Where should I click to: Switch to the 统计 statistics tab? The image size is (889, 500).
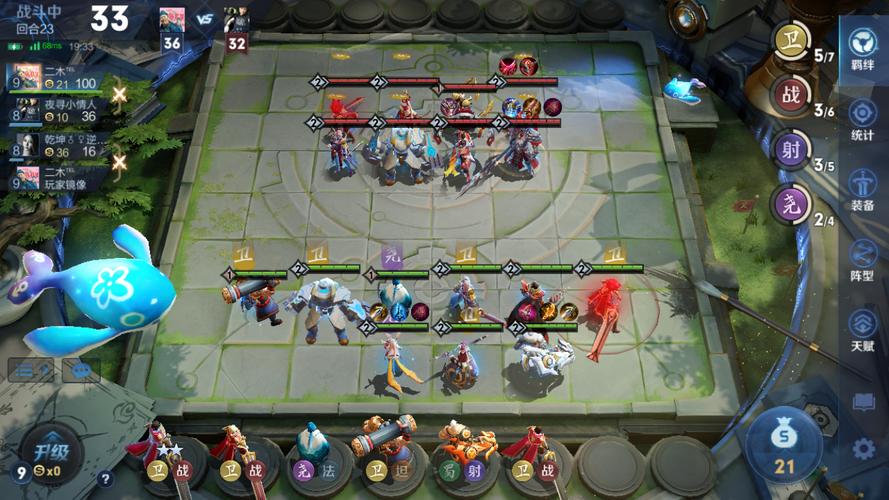[x=862, y=119]
